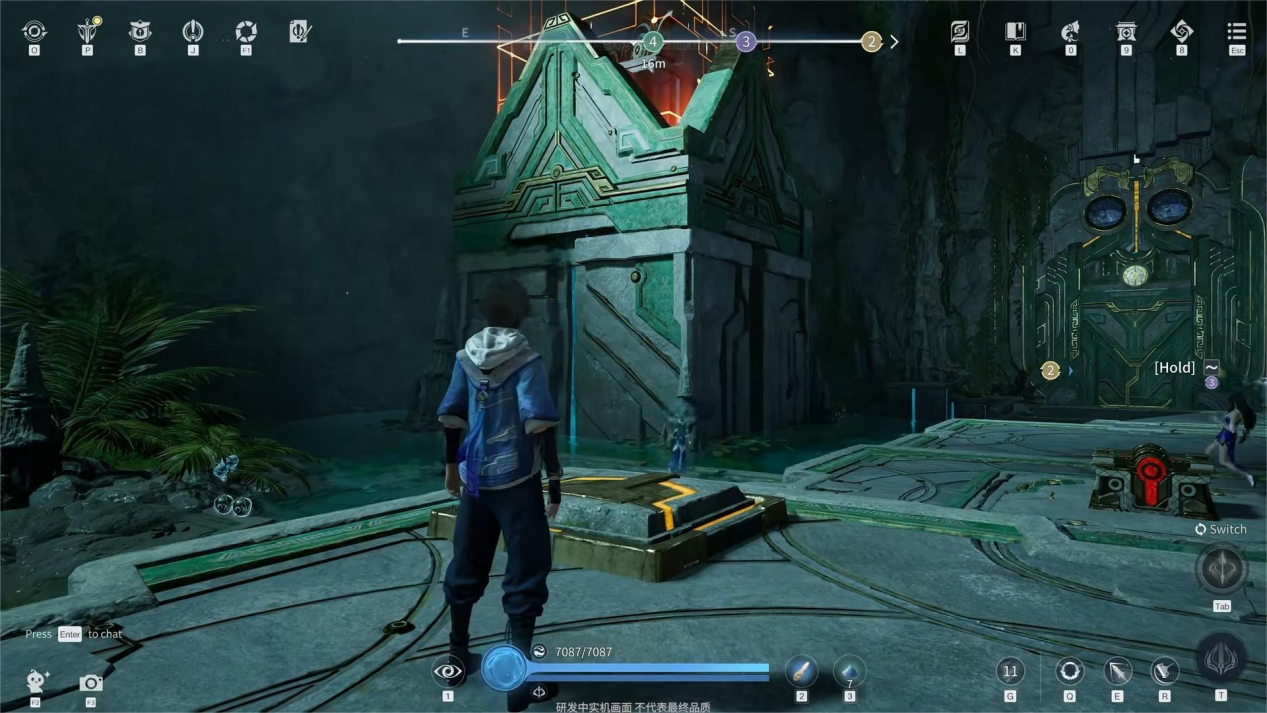Screen dimensions: 1267x713
Task: Open the main list menu
Action: click(x=1237, y=32)
